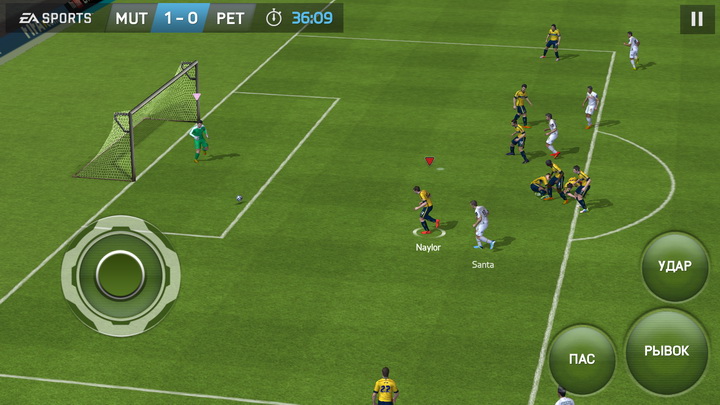Viewport: 720px width, 405px height.
Task: Tap the УДАР shoot button
Action: [x=674, y=267]
